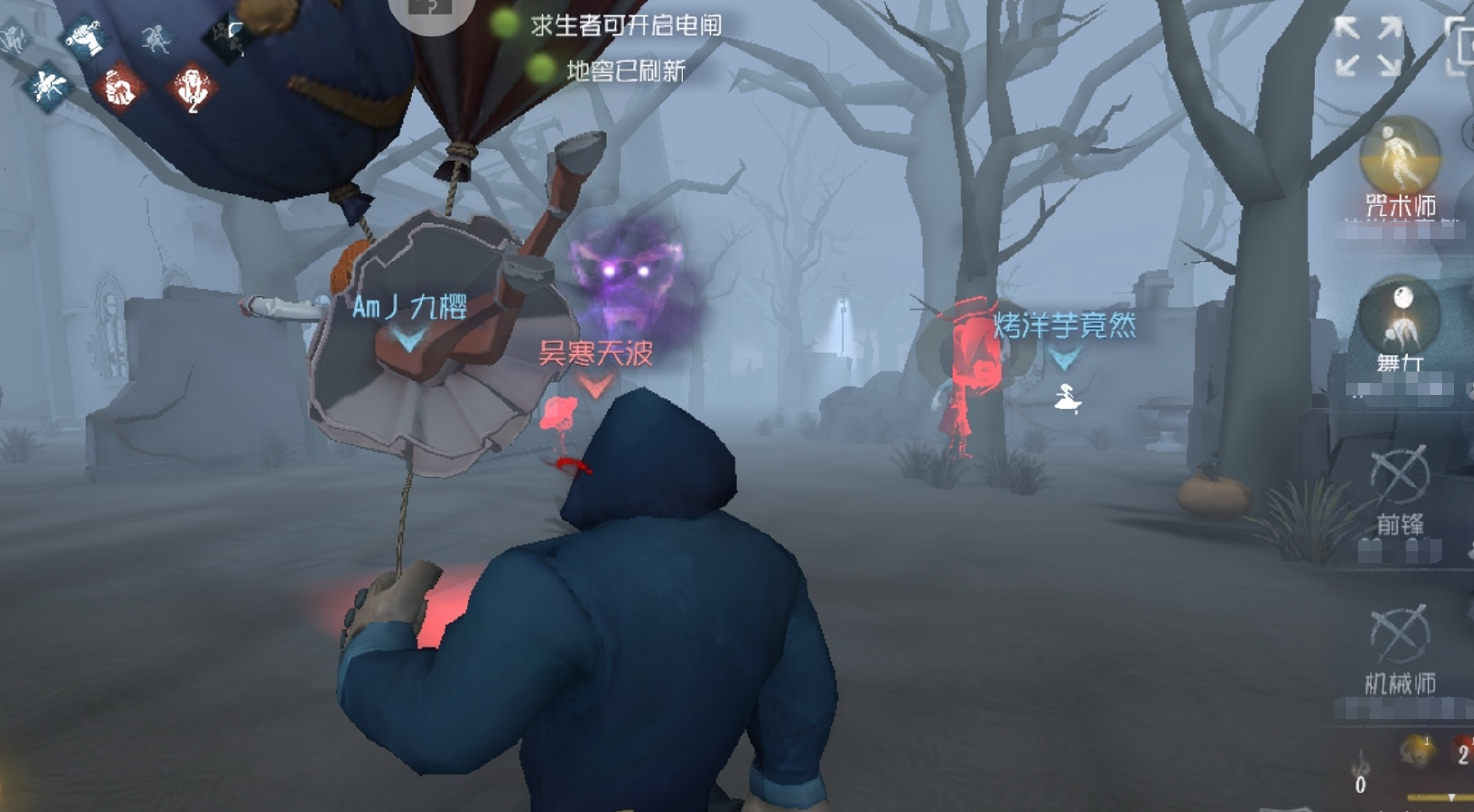The image size is (1474, 812).
Task: Tap the running survivor trait icon
Action: (155, 39)
